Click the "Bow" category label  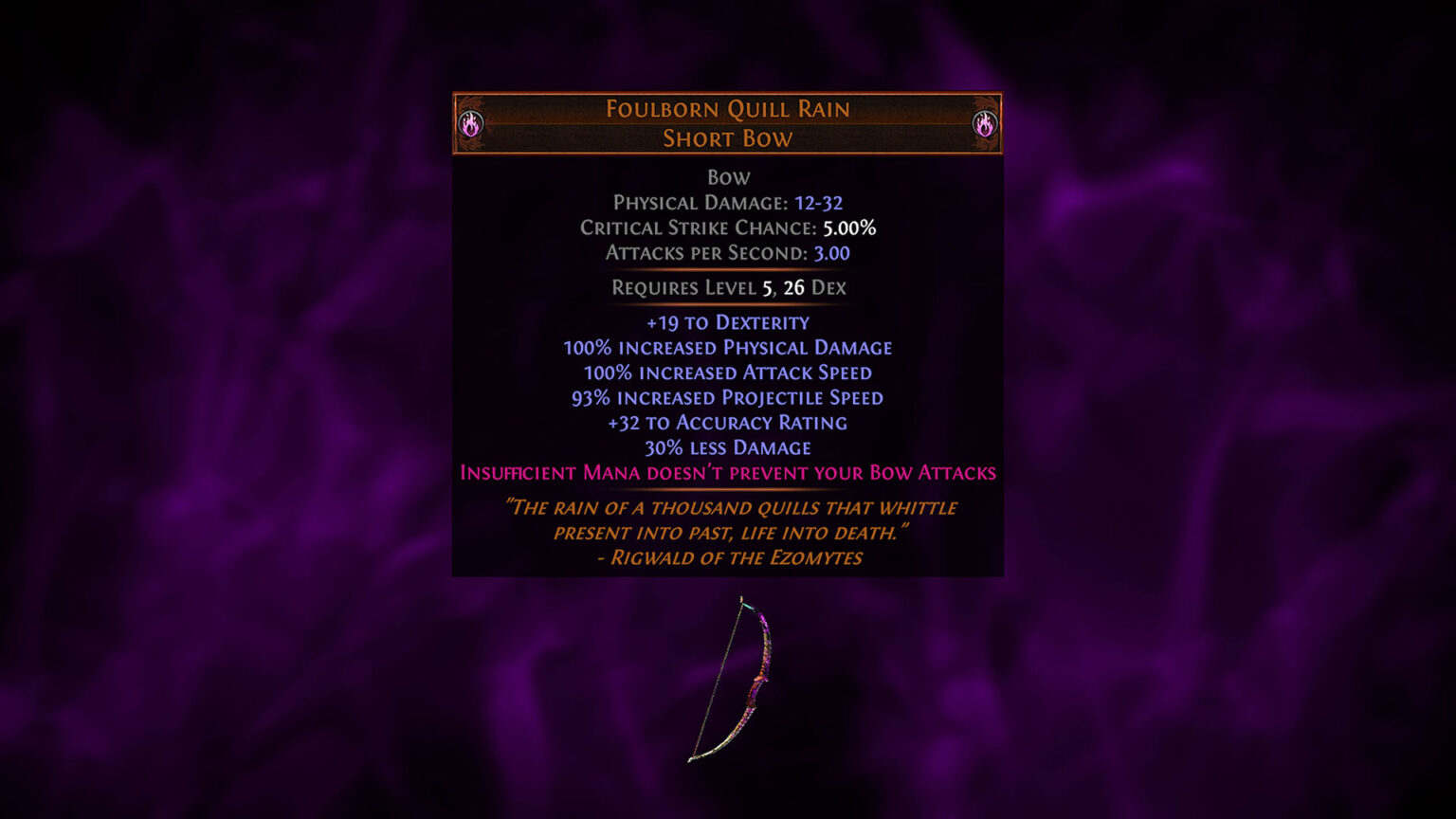tap(728, 177)
